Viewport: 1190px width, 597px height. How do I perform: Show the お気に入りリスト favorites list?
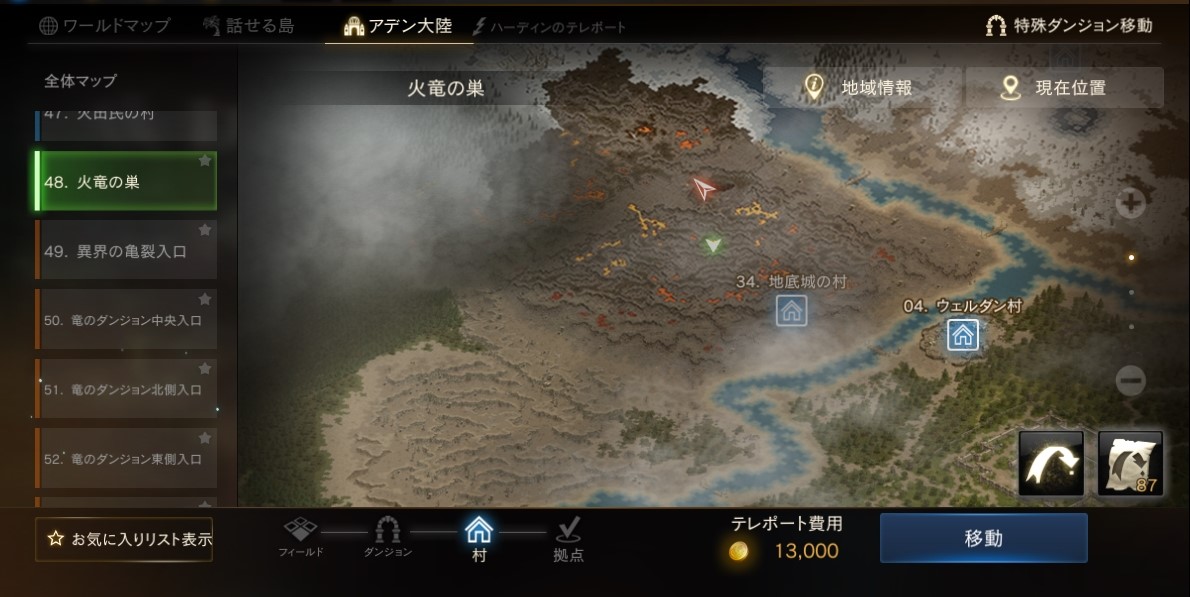124,539
